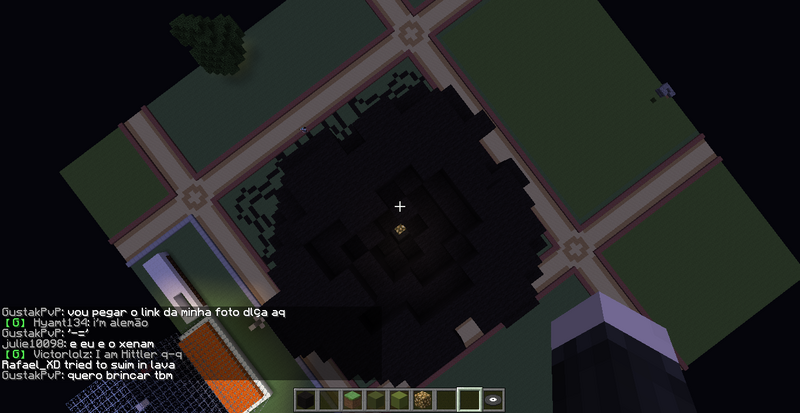
Task: Select the black block hotbar slot
Action: coord(306,400)
